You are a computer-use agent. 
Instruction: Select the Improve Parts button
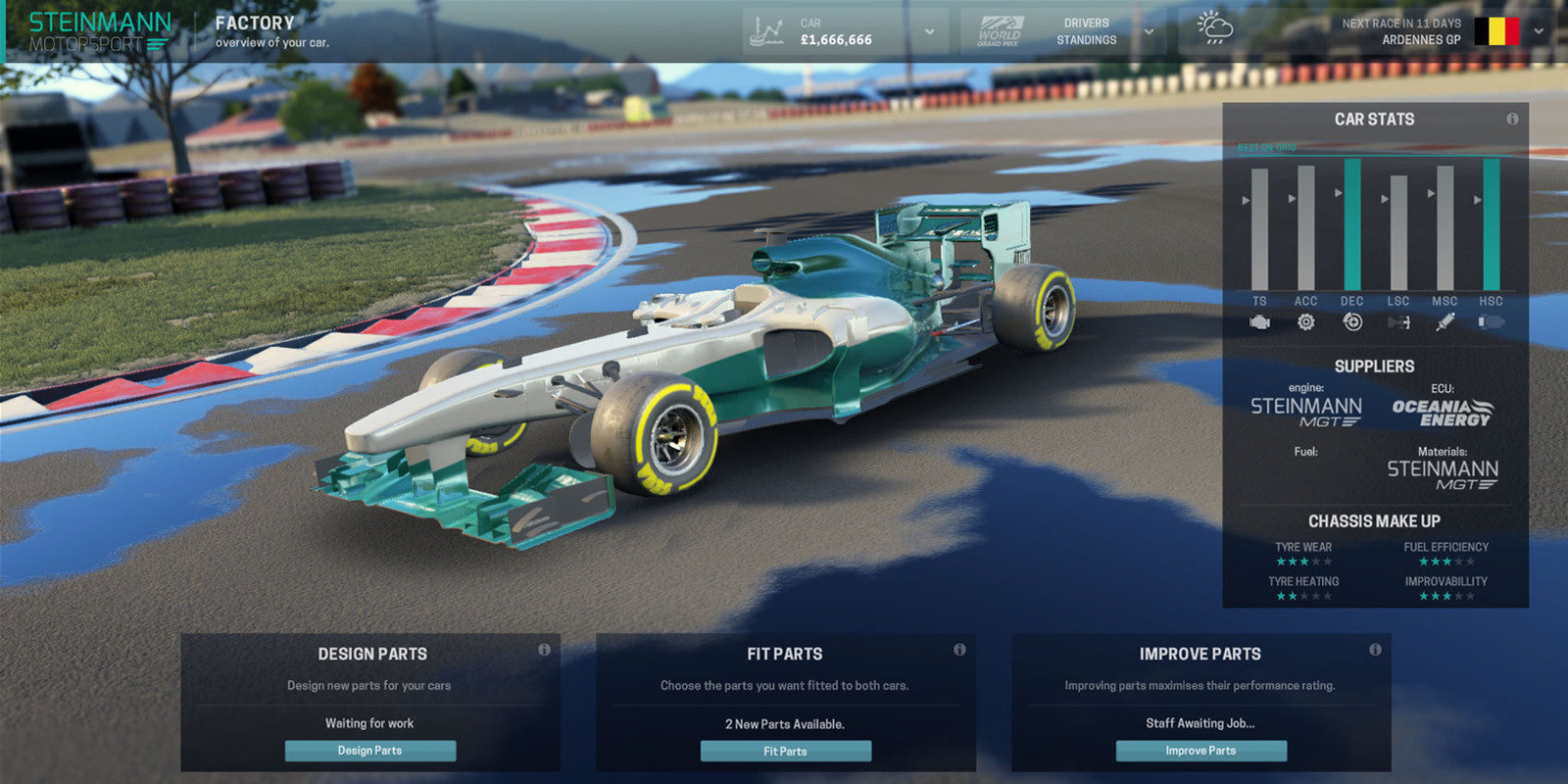1200,751
